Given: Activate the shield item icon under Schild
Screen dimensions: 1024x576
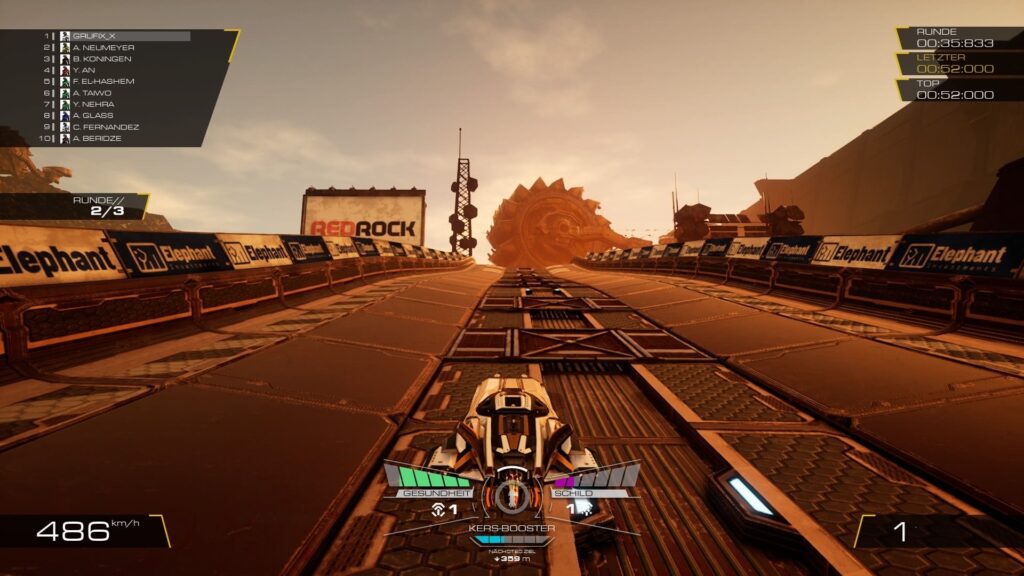Looking at the screenshot, I should pyautogui.click(x=584, y=509).
